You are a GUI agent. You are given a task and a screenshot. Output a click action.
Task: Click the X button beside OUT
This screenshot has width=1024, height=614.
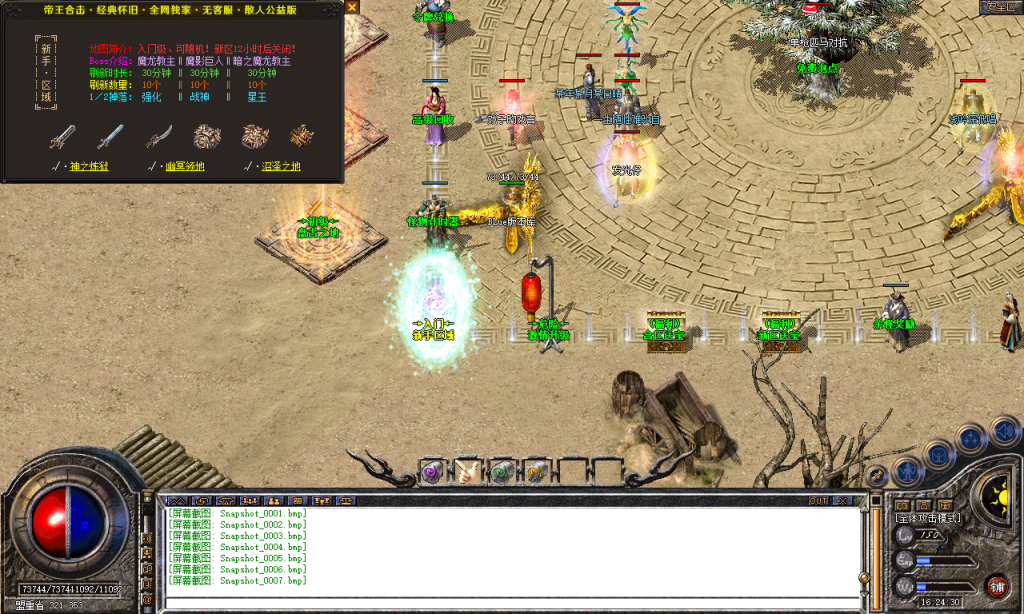[x=845, y=500]
